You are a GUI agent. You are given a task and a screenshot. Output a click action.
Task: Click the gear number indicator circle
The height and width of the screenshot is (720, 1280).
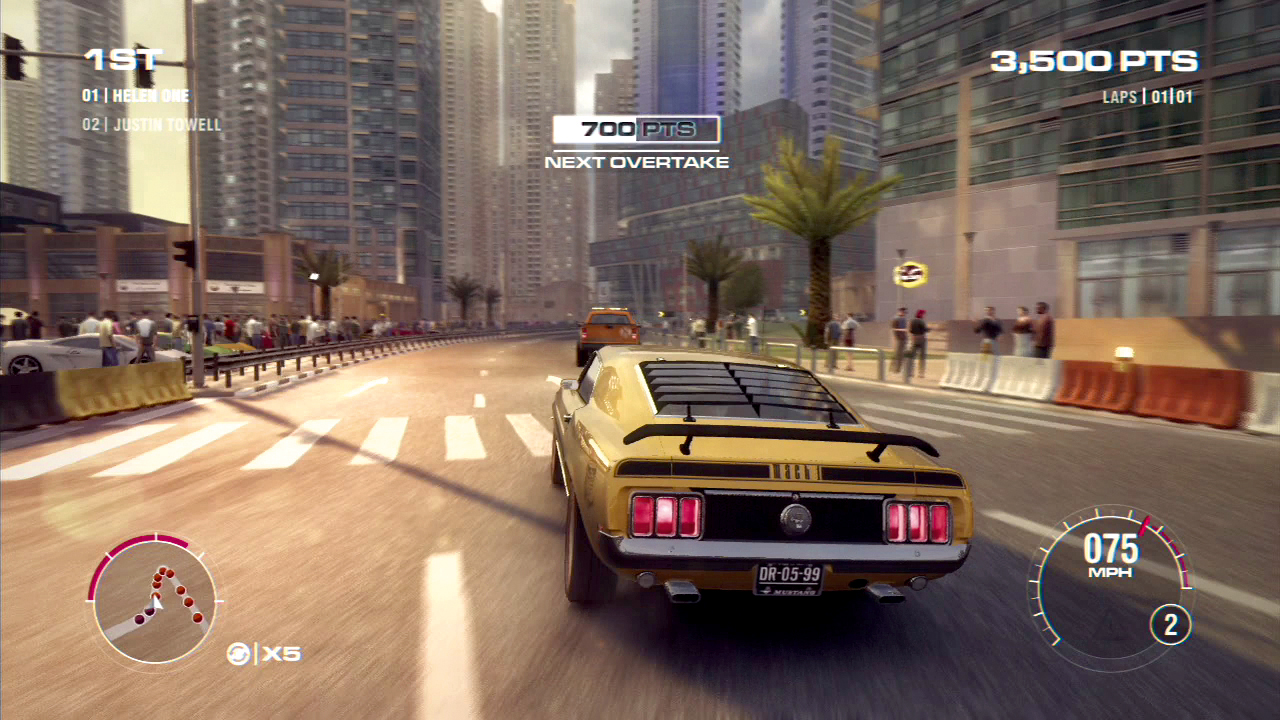(x=1170, y=626)
